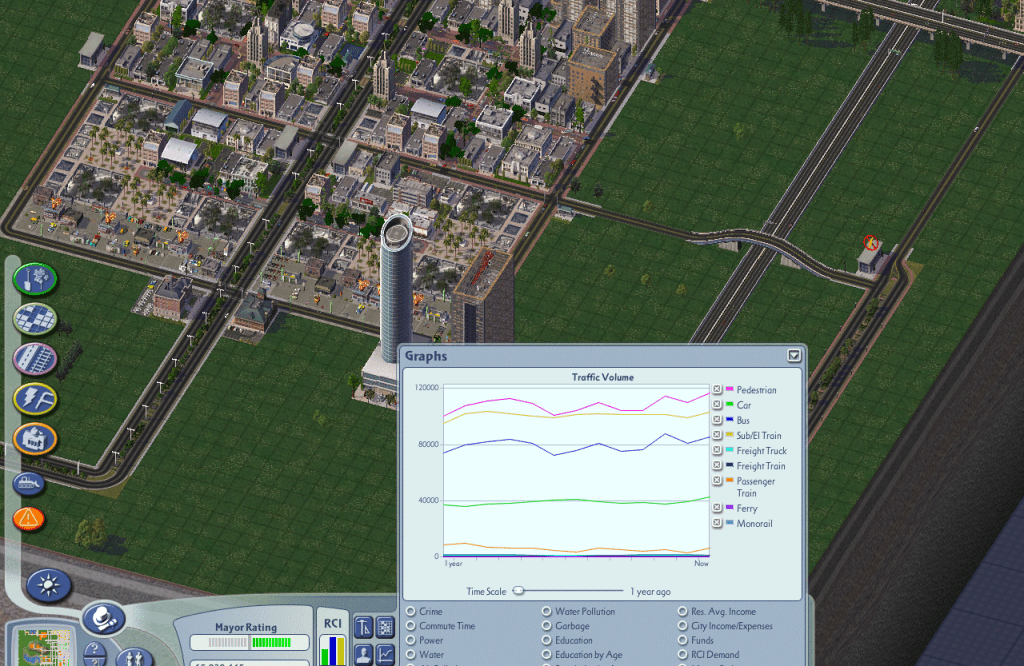Toggle the Sub/El Train legend checkbox

coord(717,435)
